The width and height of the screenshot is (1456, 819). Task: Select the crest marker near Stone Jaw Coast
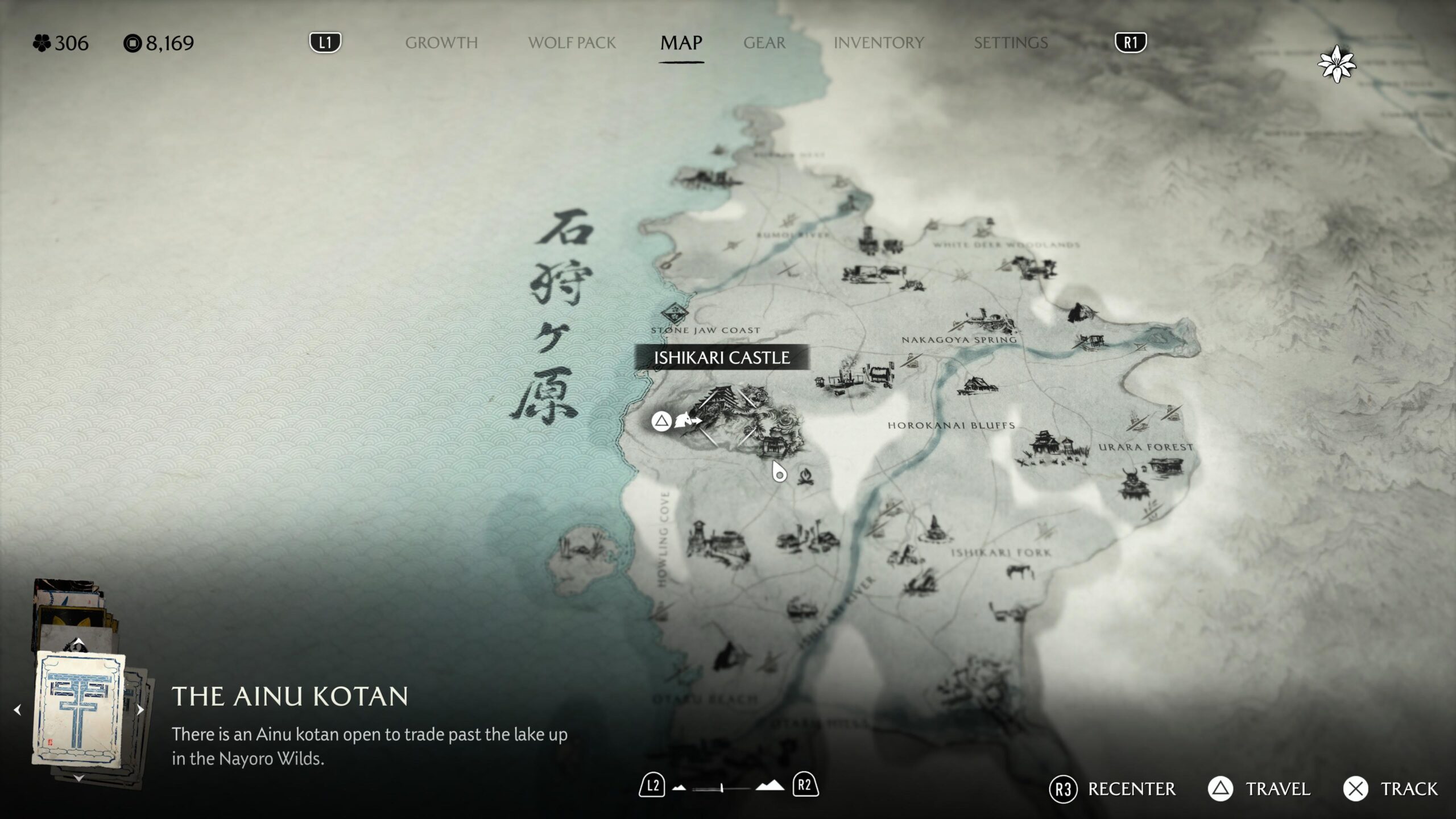675,312
